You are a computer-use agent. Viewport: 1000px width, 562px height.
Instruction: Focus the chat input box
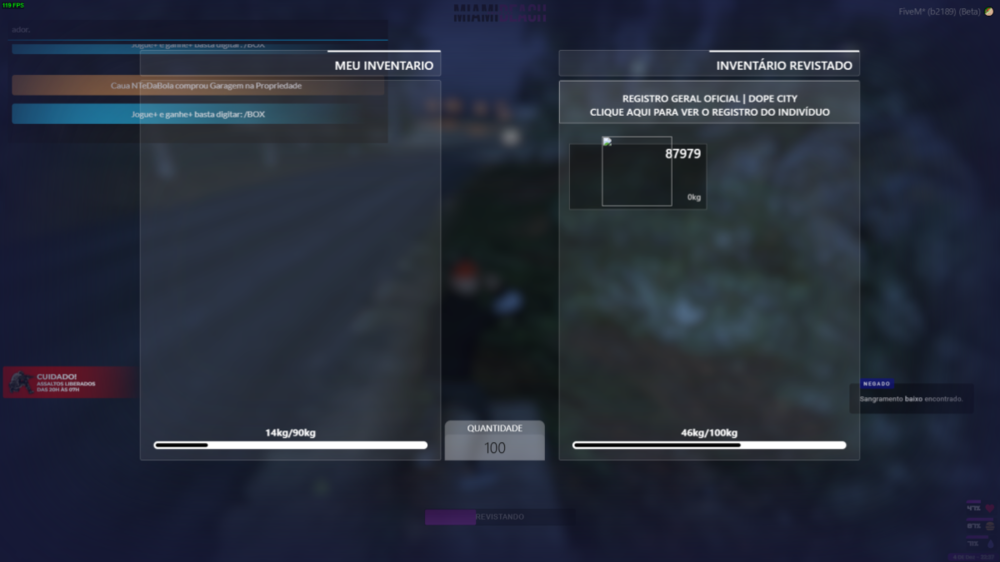click(x=200, y=30)
